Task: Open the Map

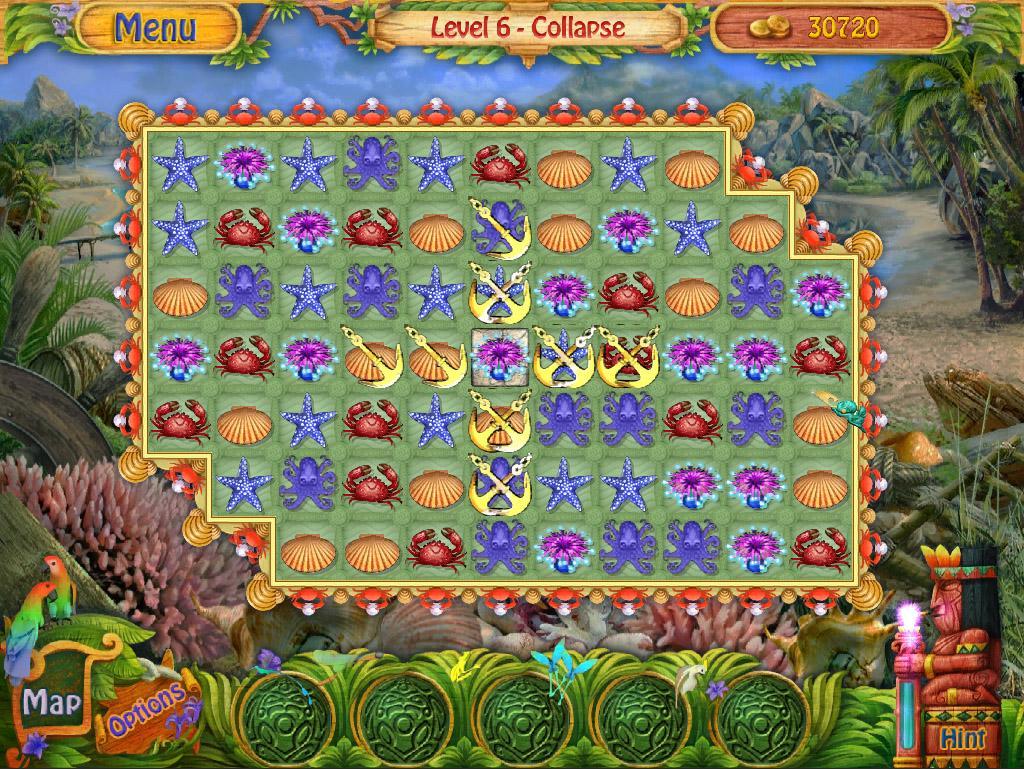Action: coord(51,702)
